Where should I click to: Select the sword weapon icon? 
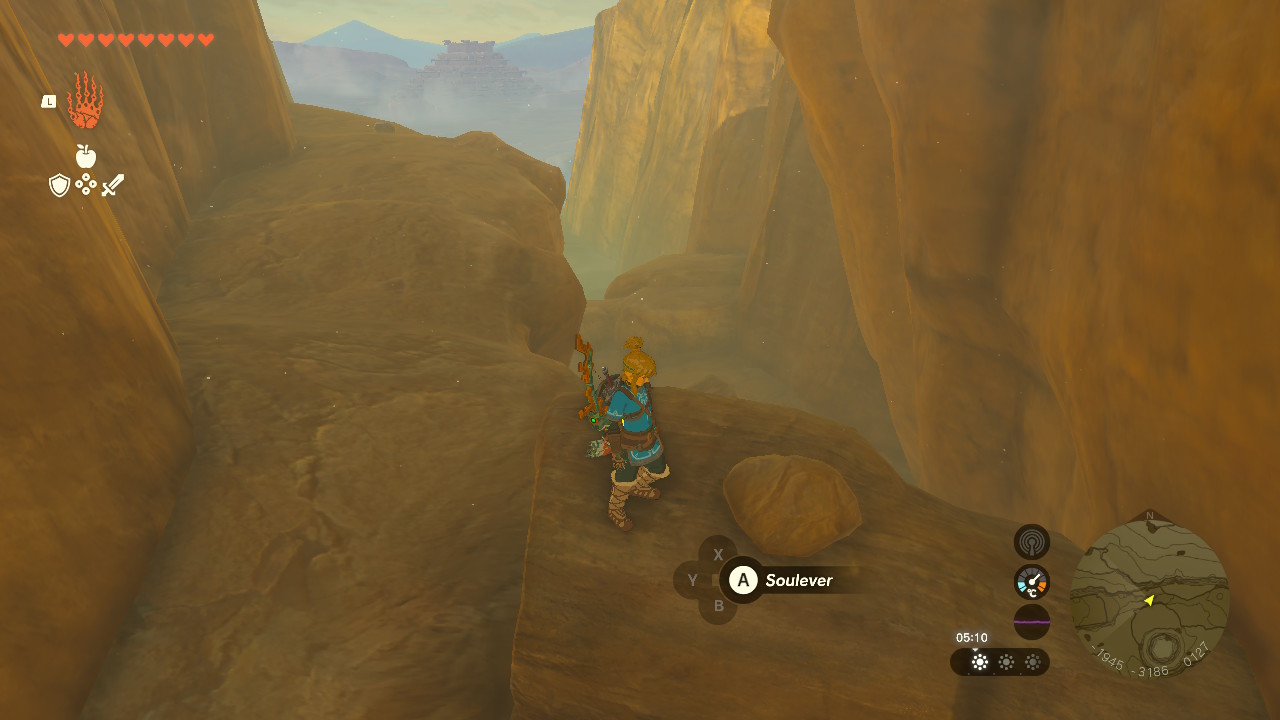click(112, 185)
